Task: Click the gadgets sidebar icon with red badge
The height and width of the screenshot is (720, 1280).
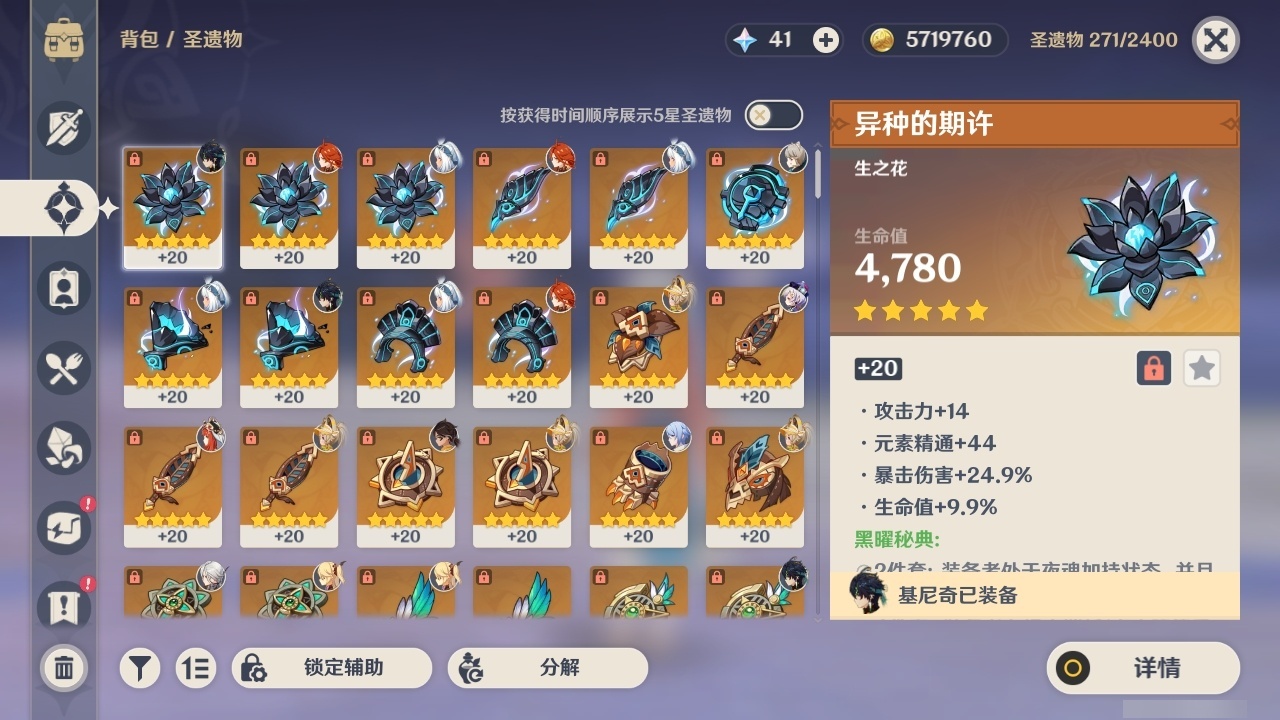Action: pyautogui.click(x=63, y=528)
